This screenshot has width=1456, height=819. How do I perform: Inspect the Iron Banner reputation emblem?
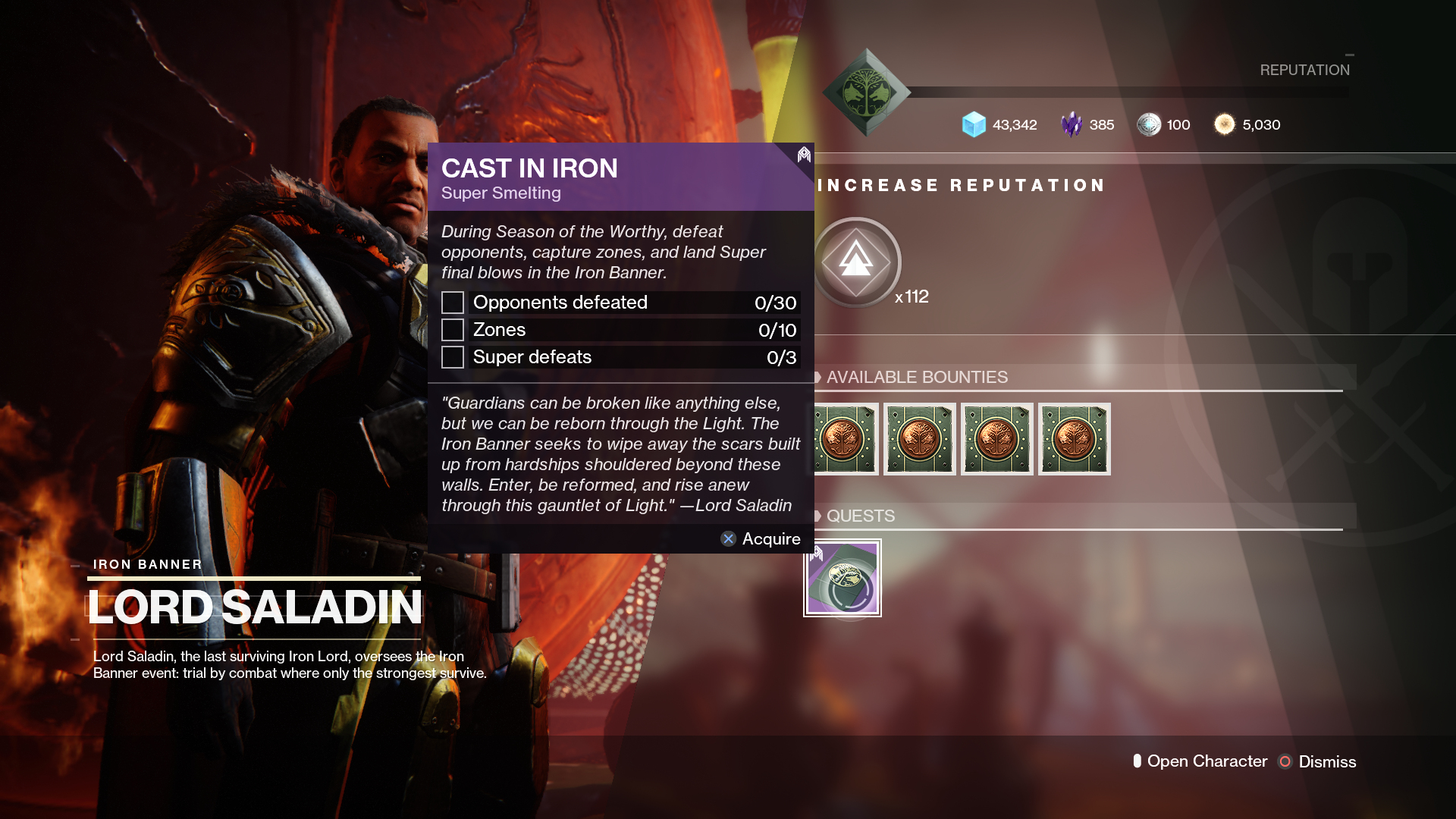(866, 93)
